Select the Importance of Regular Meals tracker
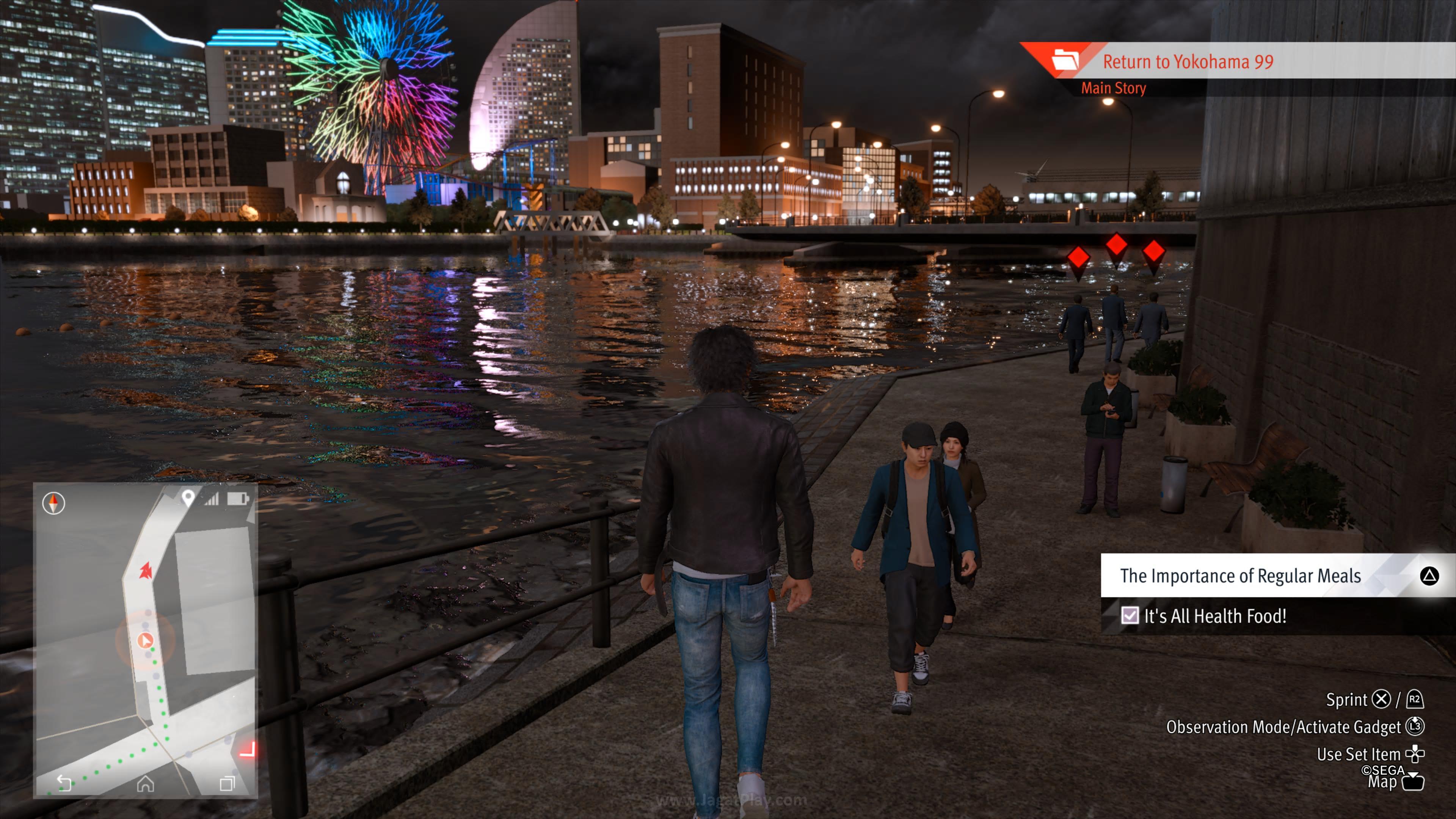This screenshot has width=1456, height=819. 1240,576
